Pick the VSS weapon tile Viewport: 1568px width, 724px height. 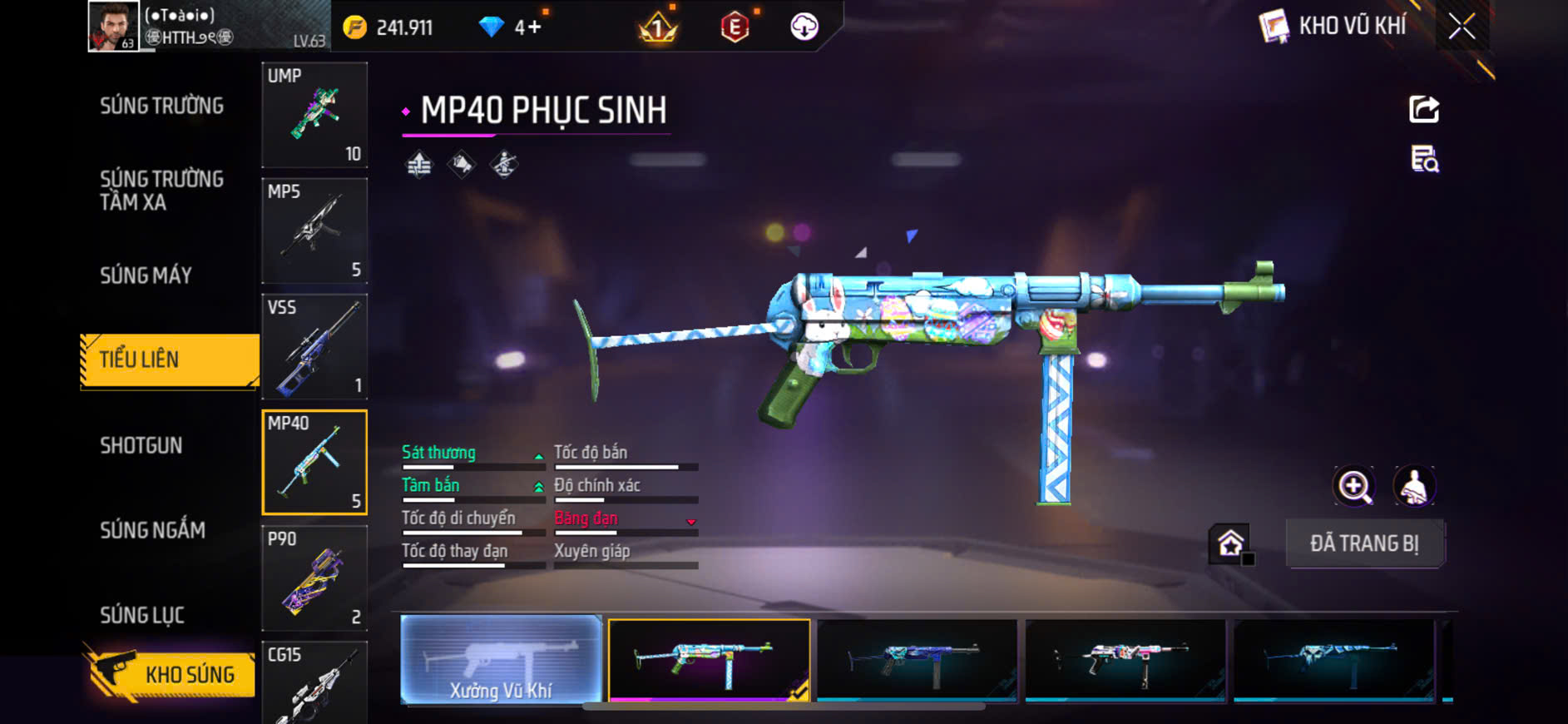click(x=314, y=346)
